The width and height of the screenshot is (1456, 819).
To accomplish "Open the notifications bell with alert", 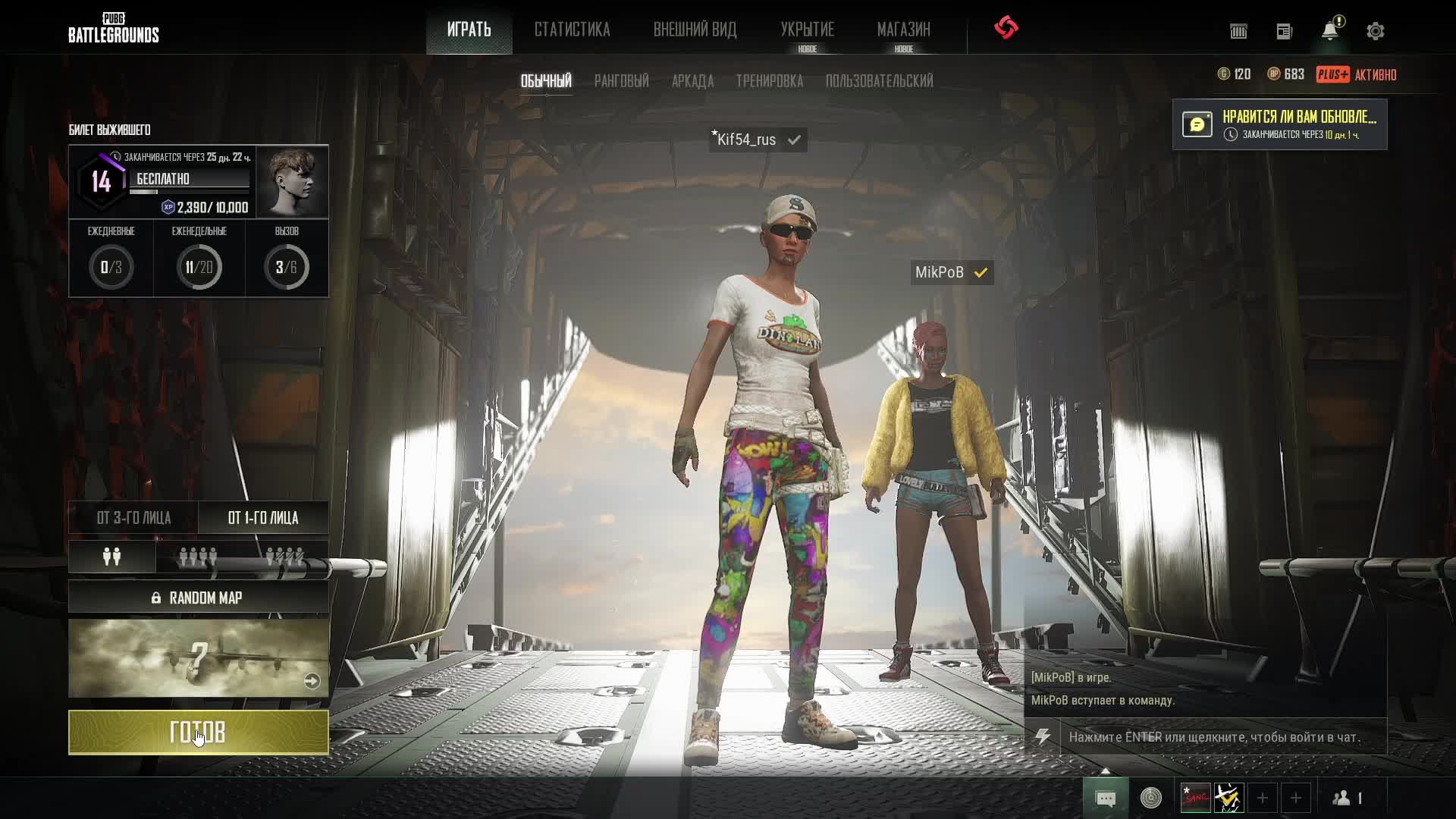I will pyautogui.click(x=1329, y=30).
